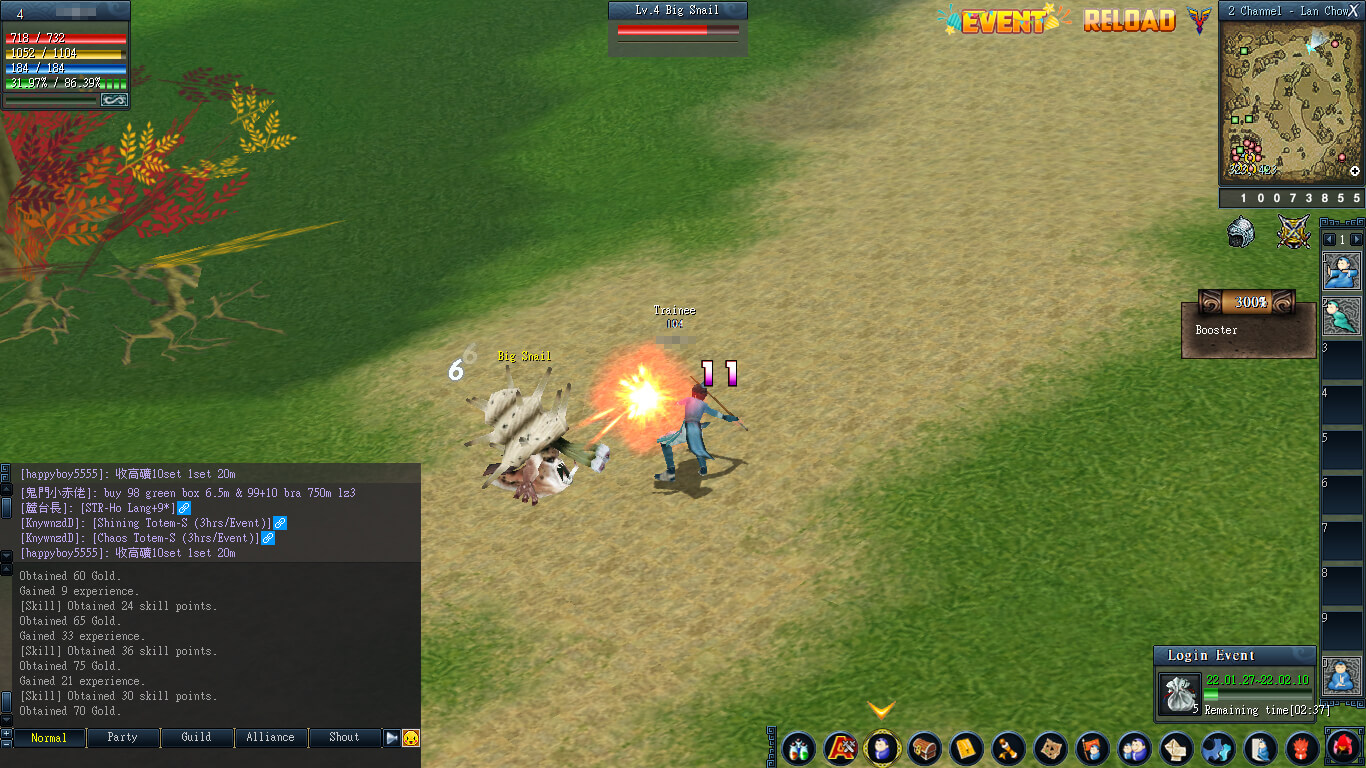The height and width of the screenshot is (768, 1366).
Task: Open the folded map icon
Action: click(1050, 748)
